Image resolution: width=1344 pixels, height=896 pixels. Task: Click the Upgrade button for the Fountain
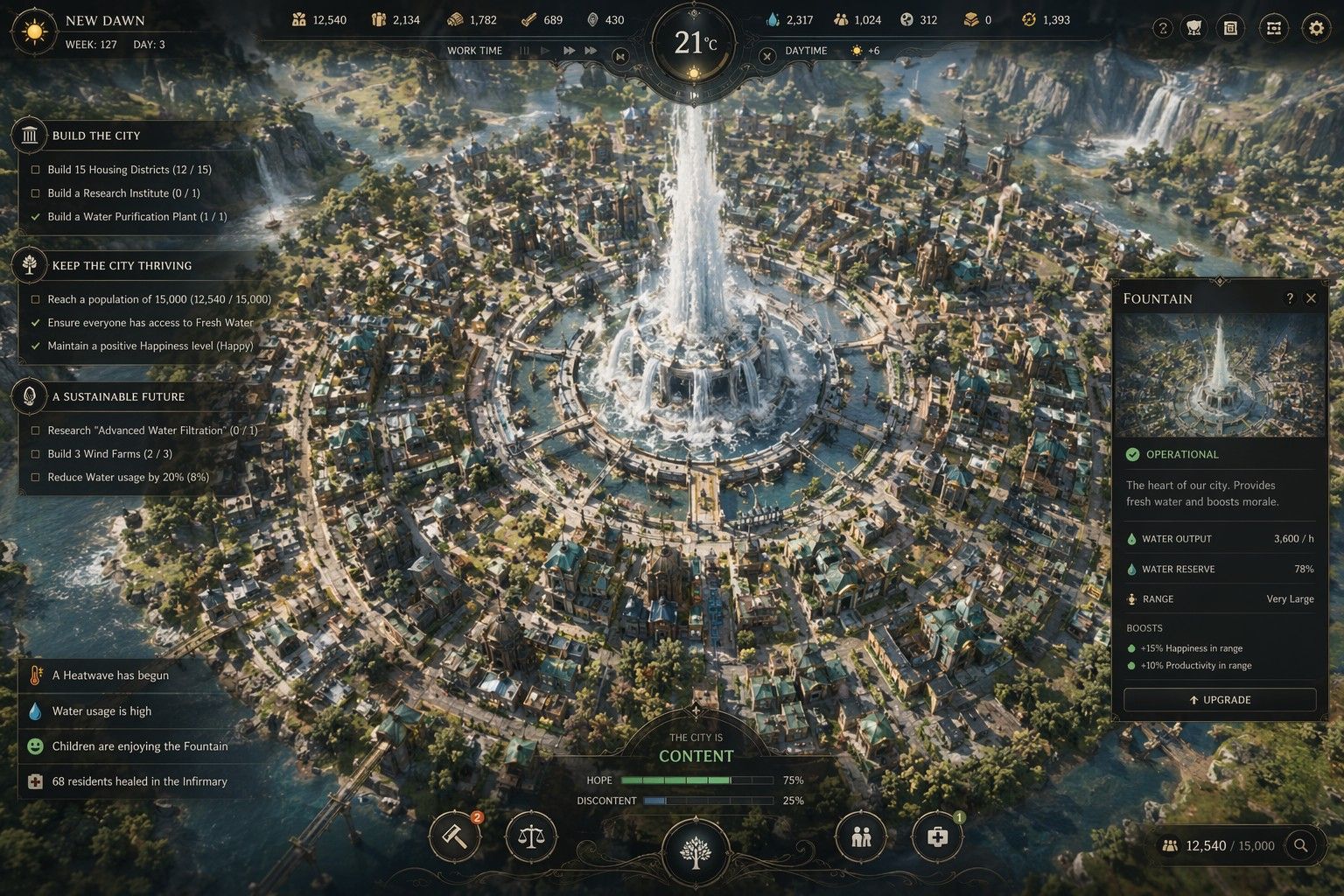coord(1220,700)
